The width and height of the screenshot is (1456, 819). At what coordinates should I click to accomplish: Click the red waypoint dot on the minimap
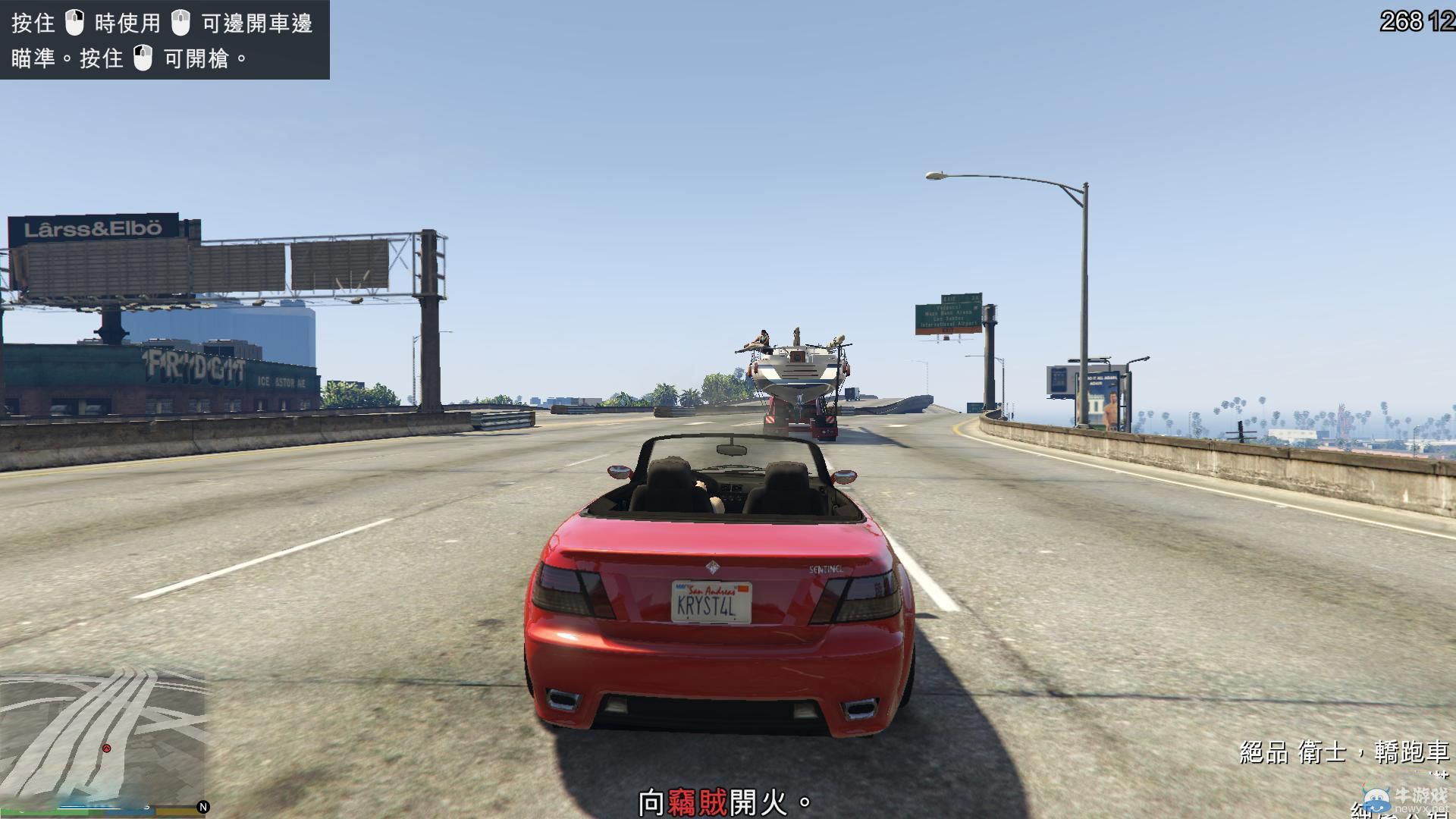point(106,748)
